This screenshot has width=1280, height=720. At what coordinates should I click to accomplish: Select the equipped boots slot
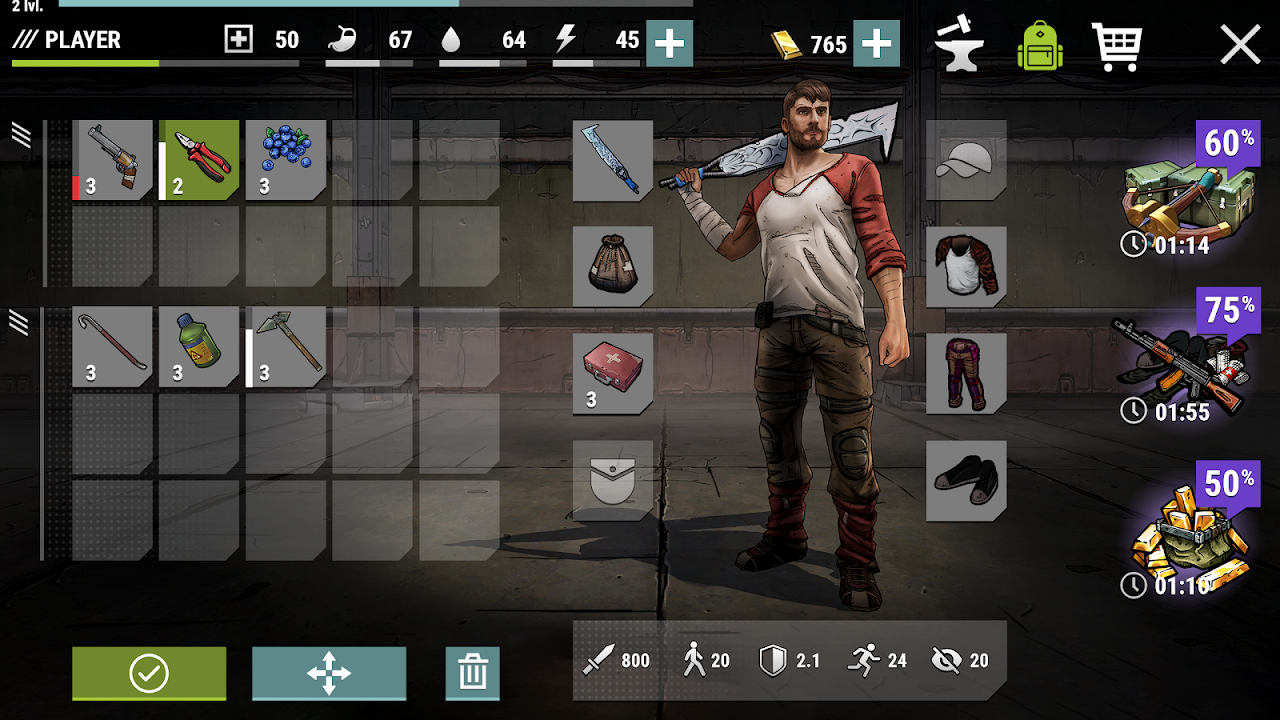pyautogui.click(x=966, y=482)
